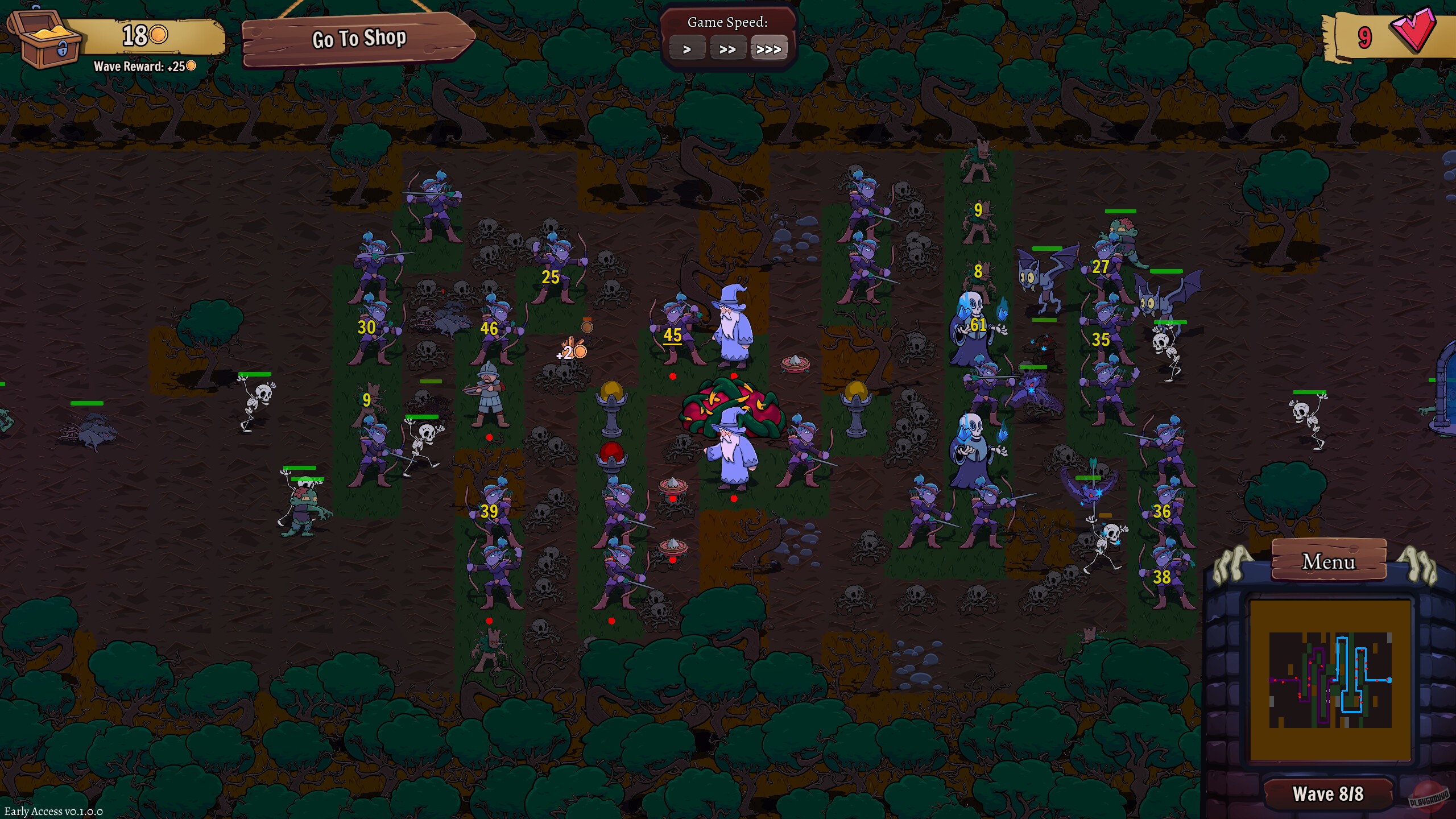Image resolution: width=1456 pixels, height=819 pixels.
Task: Click the Go To Shop button
Action: [358, 39]
